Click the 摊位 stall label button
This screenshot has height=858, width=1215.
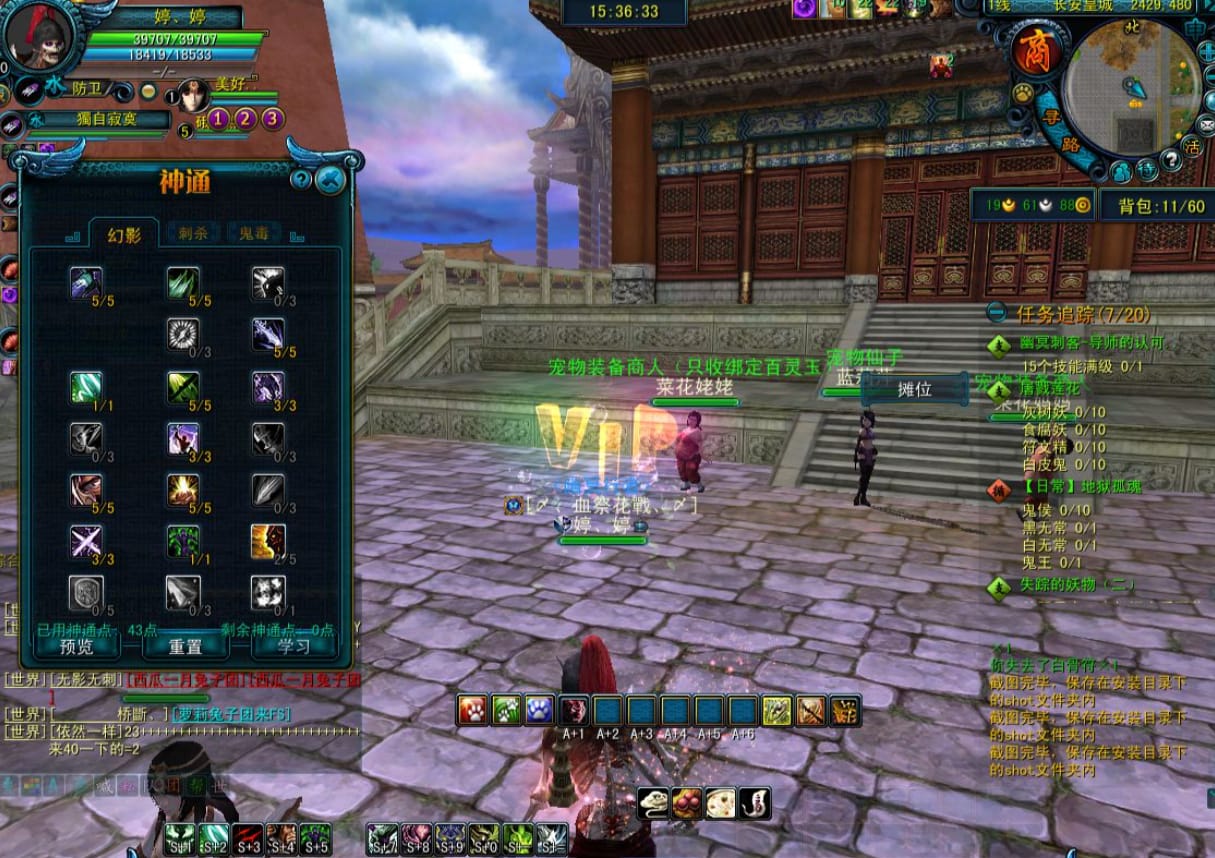(x=915, y=389)
